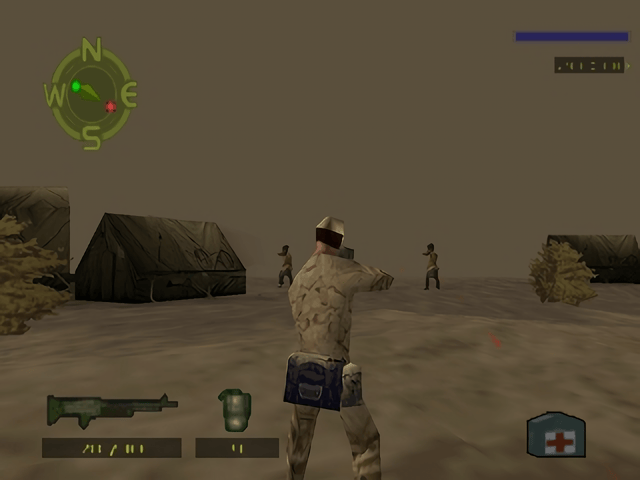Click the compass radar in the corner

click(x=91, y=94)
